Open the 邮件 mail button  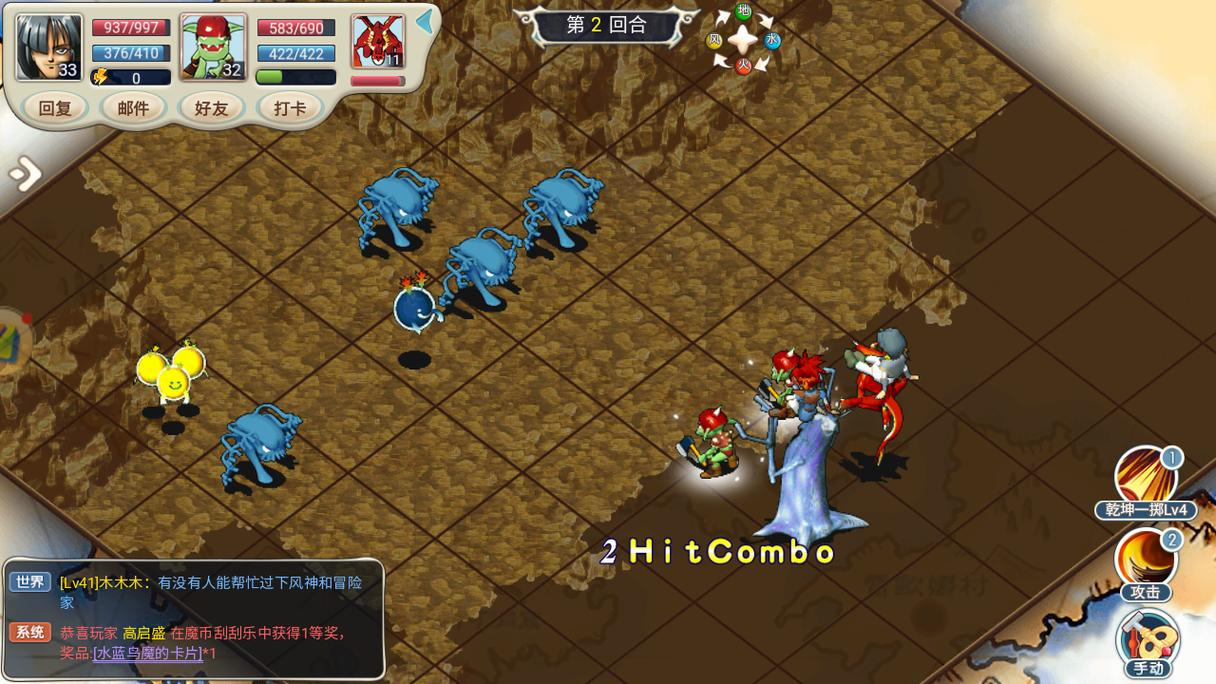133,108
